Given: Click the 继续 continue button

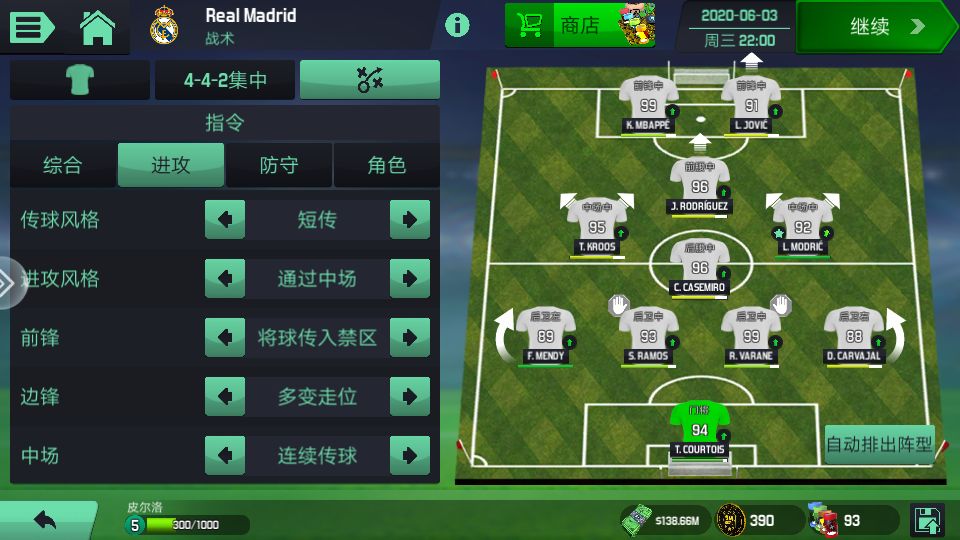Looking at the screenshot, I should coord(875,27).
